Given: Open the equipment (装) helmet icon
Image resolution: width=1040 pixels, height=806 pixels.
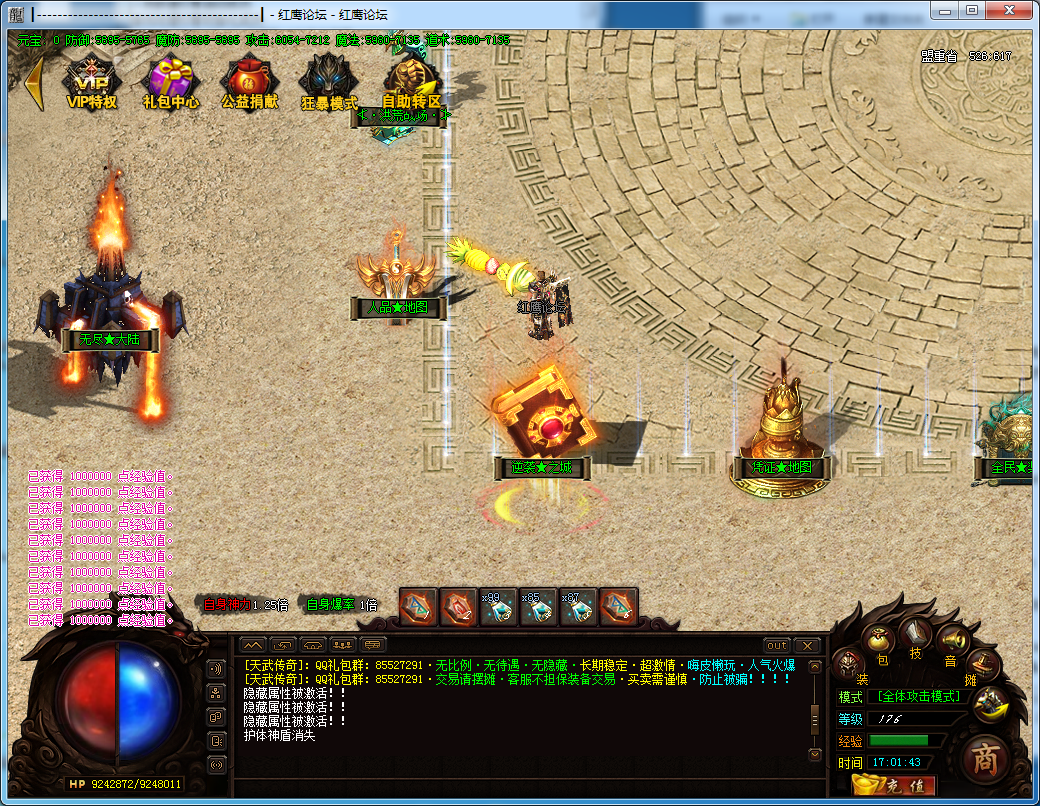Looking at the screenshot, I should click(849, 663).
